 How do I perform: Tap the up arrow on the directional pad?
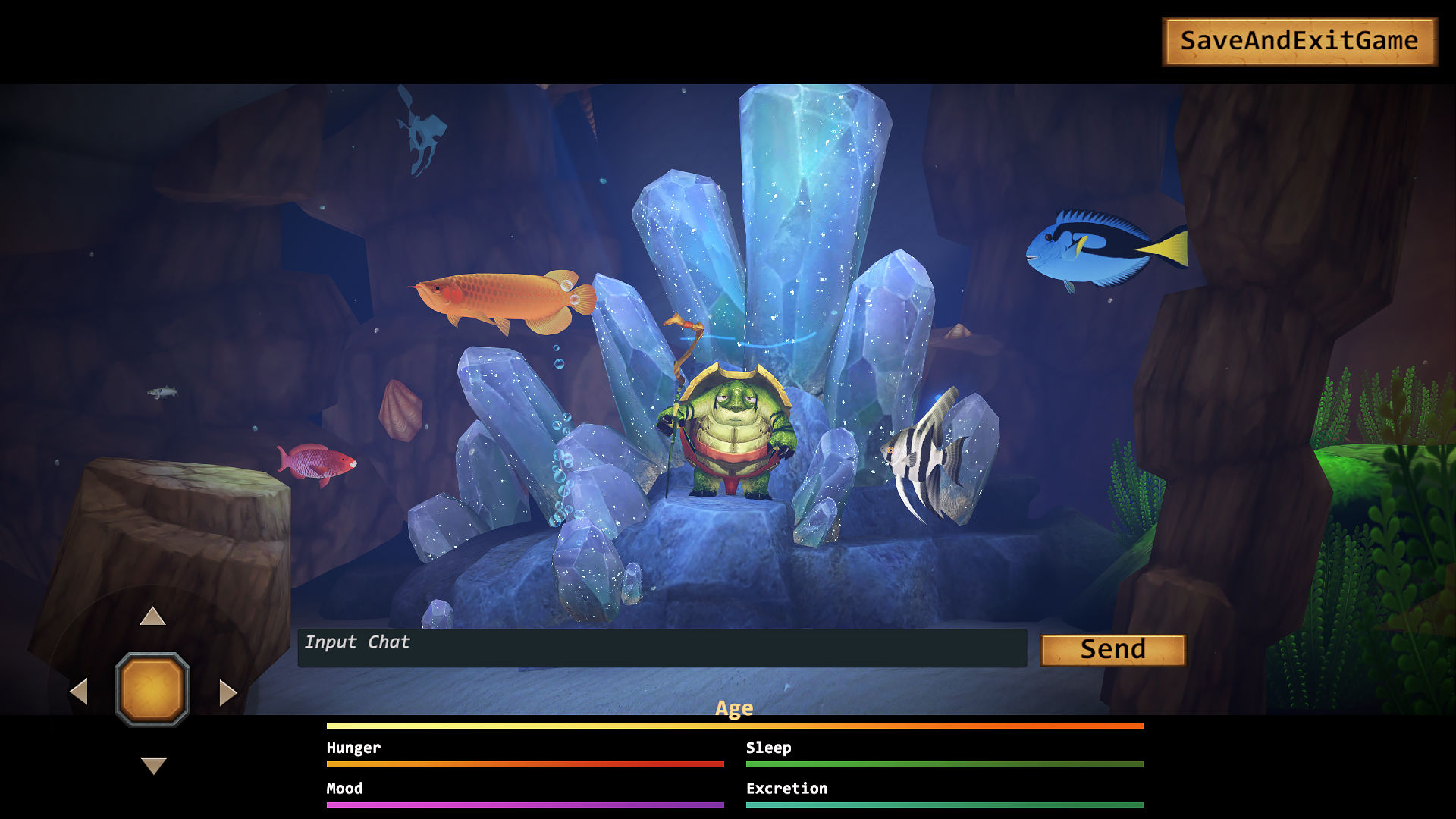[x=152, y=617]
